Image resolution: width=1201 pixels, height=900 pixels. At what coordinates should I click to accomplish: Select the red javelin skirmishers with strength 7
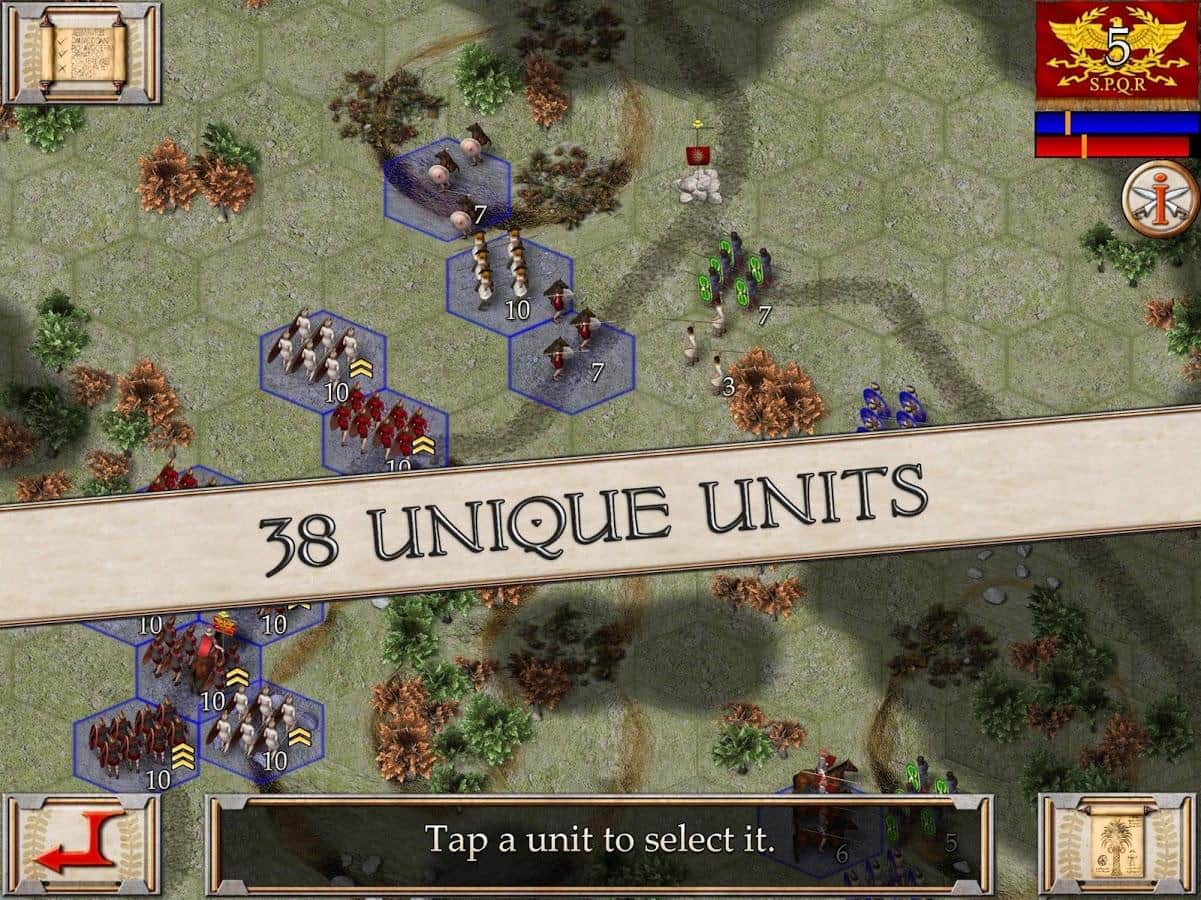coord(572,345)
